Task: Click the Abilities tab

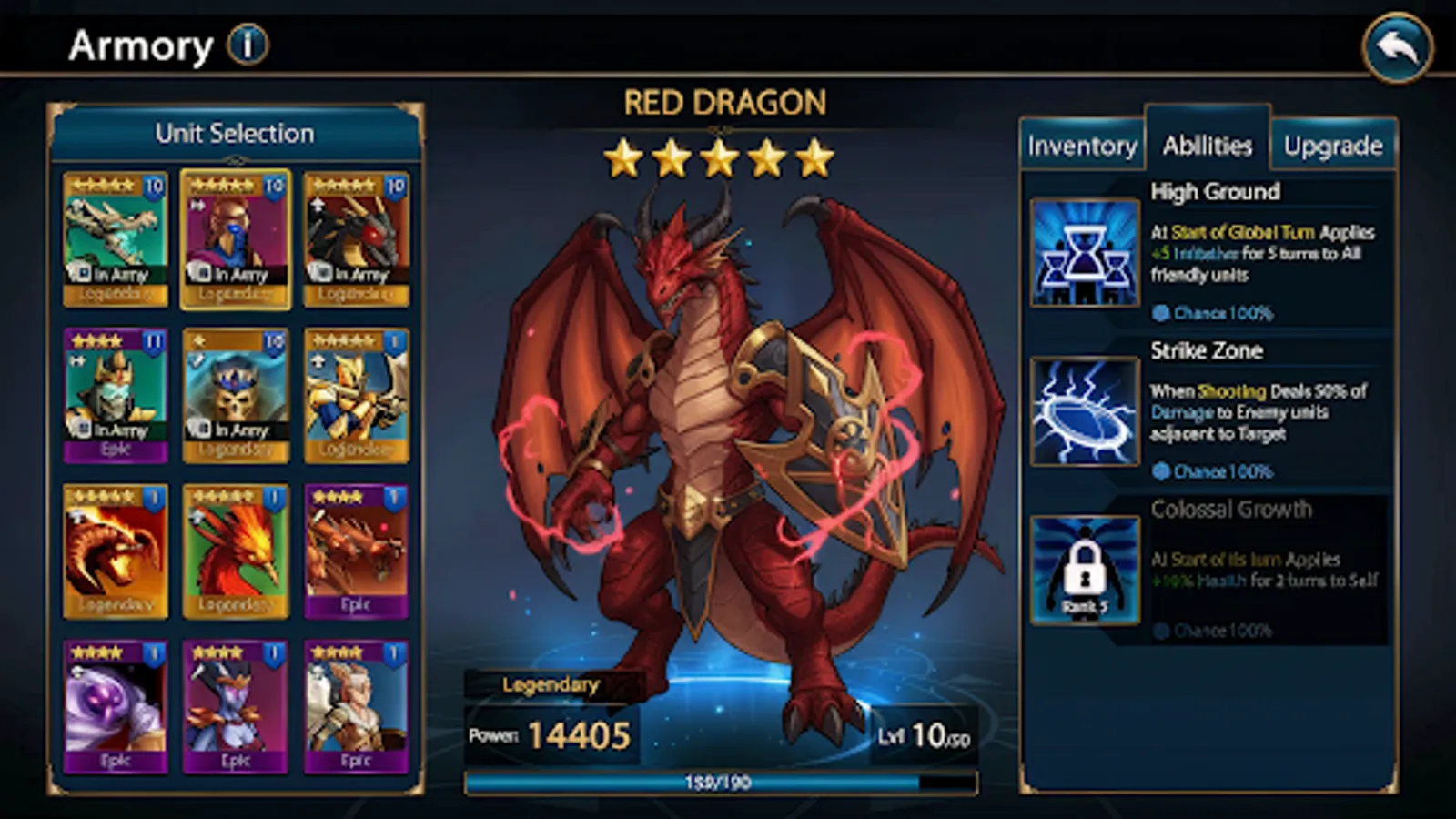Action: (1207, 144)
